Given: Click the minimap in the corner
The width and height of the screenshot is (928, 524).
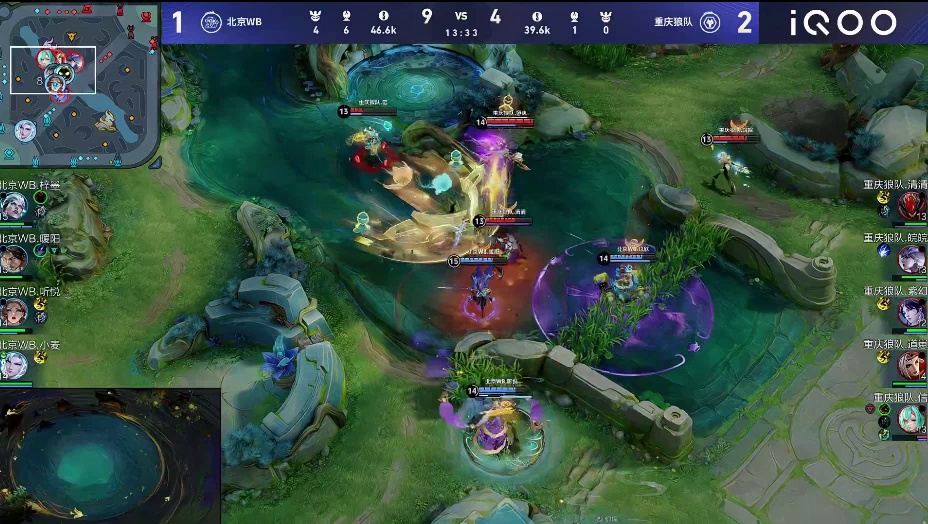Looking at the screenshot, I should 80,84.
